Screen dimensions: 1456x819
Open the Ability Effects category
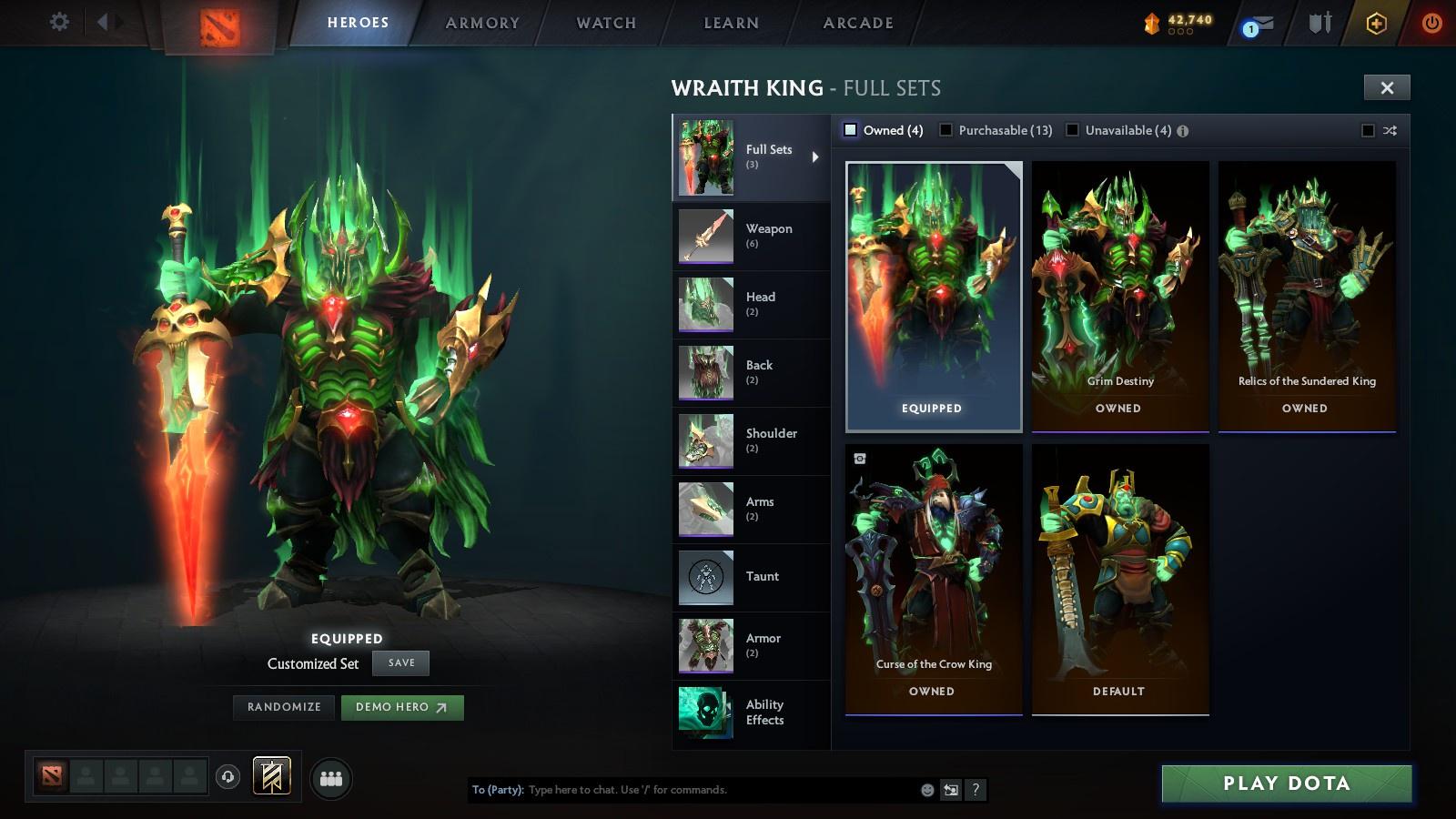(x=750, y=713)
